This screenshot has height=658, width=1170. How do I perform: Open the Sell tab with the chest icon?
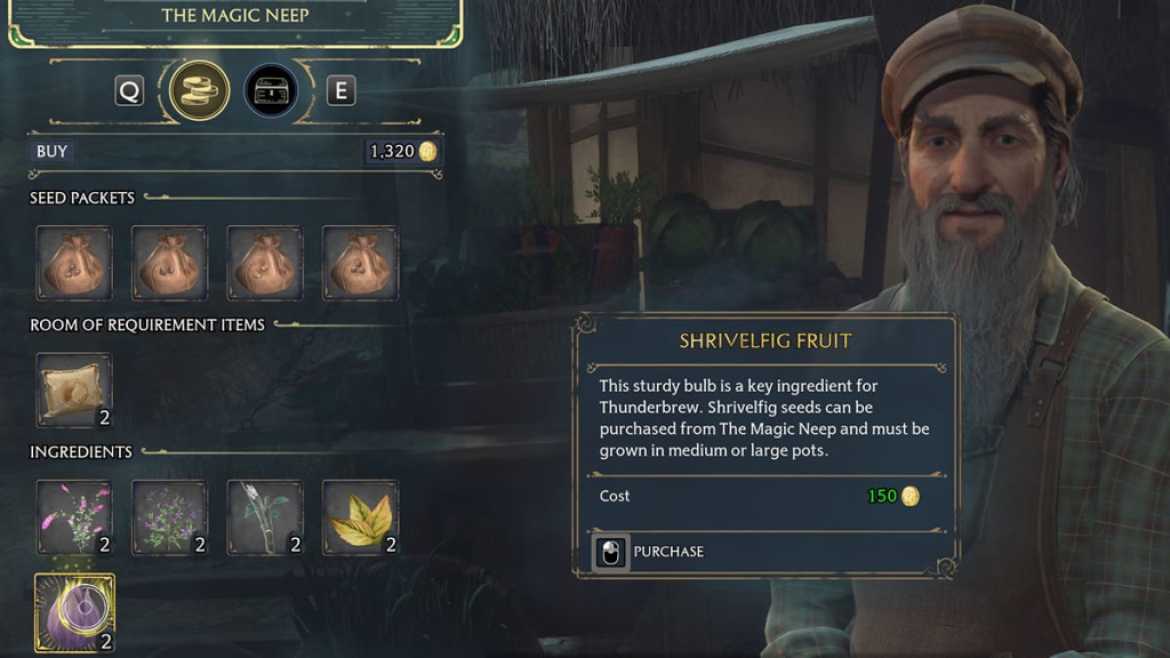point(271,91)
